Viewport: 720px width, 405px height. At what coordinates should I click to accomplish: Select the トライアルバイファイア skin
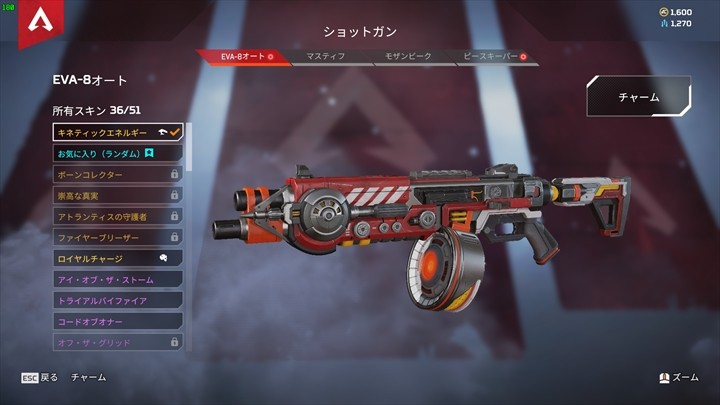click(118, 300)
